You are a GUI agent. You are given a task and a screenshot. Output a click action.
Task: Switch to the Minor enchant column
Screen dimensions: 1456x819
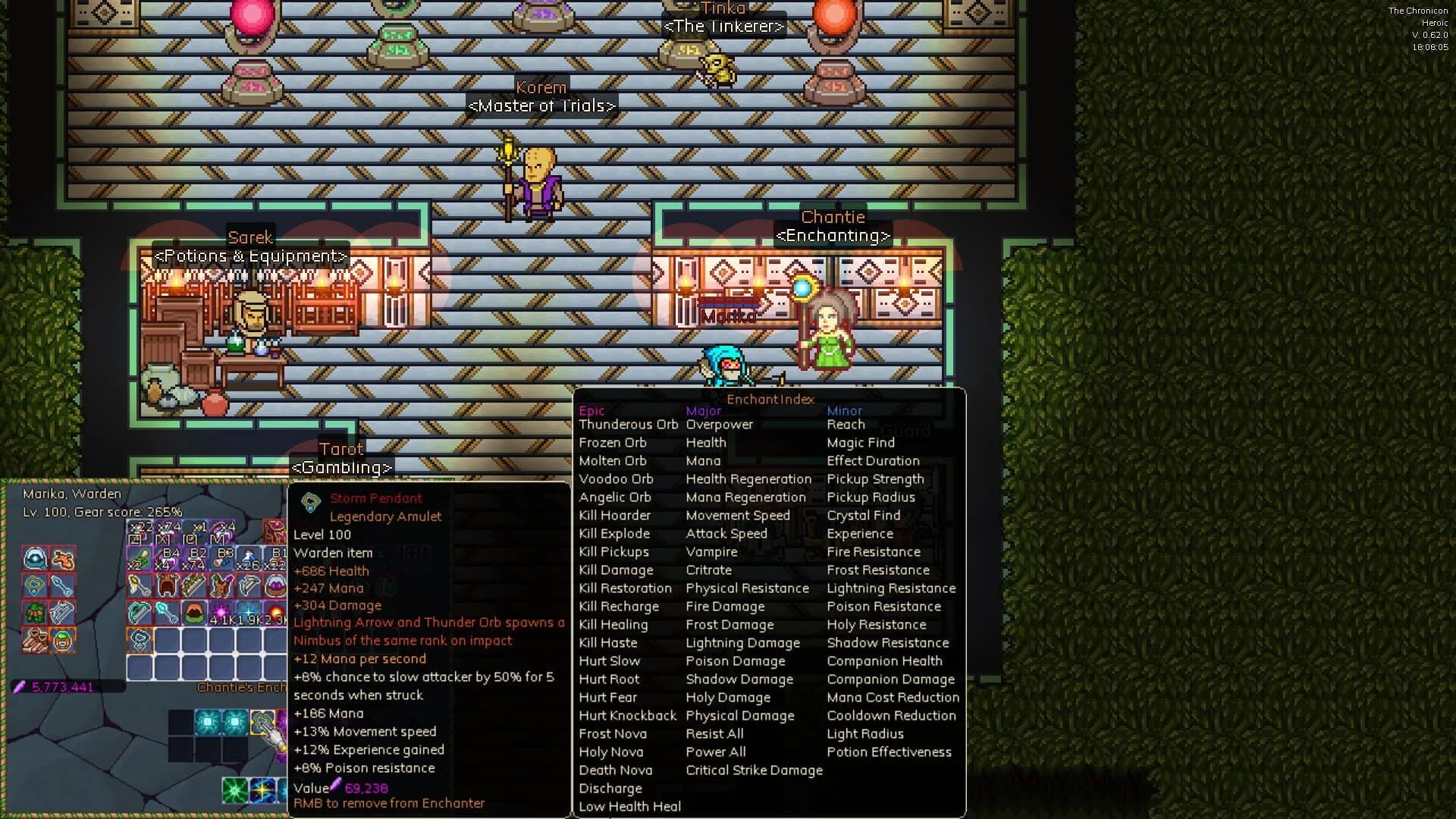tap(844, 410)
